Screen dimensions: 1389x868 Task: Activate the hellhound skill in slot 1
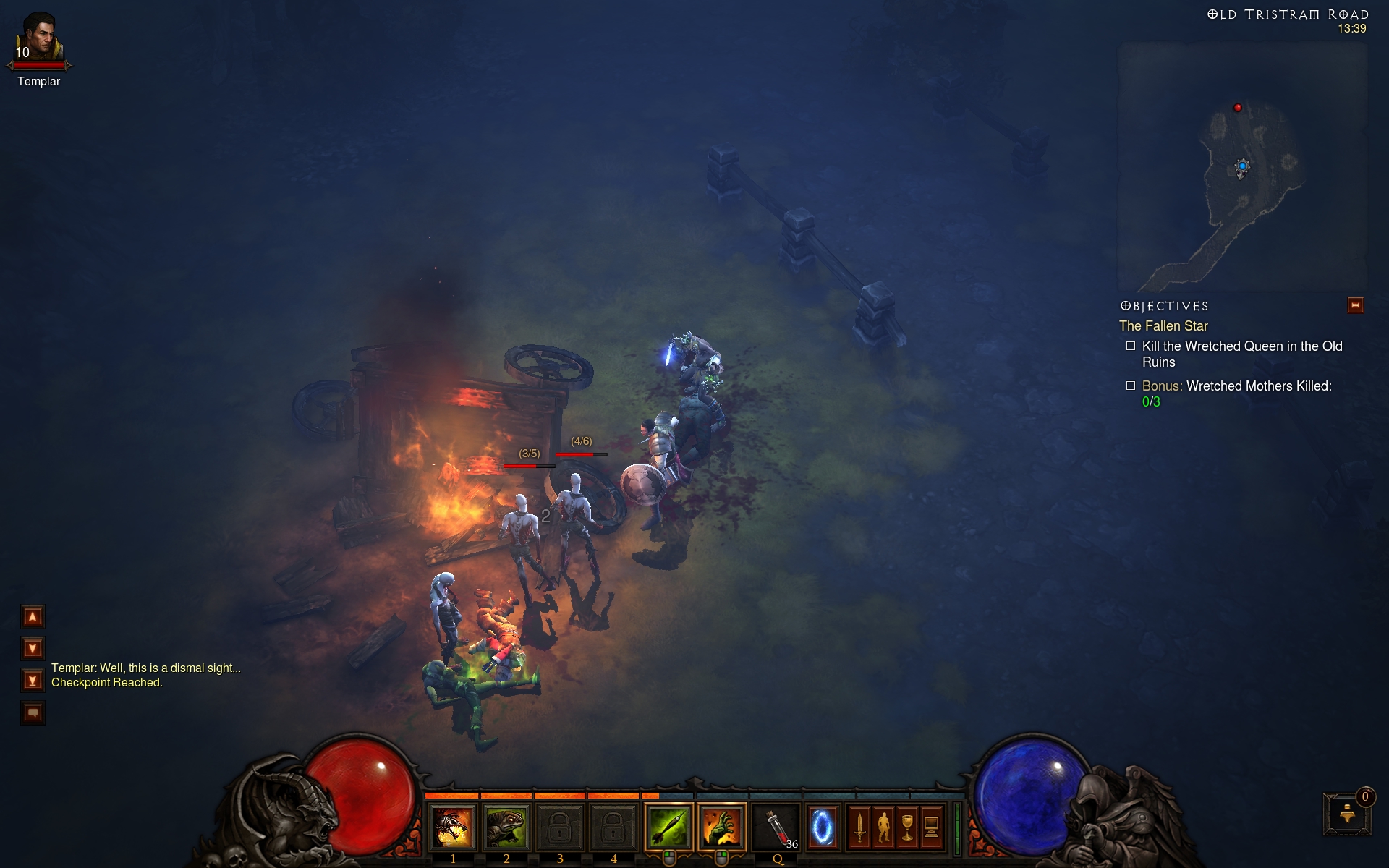click(x=453, y=827)
